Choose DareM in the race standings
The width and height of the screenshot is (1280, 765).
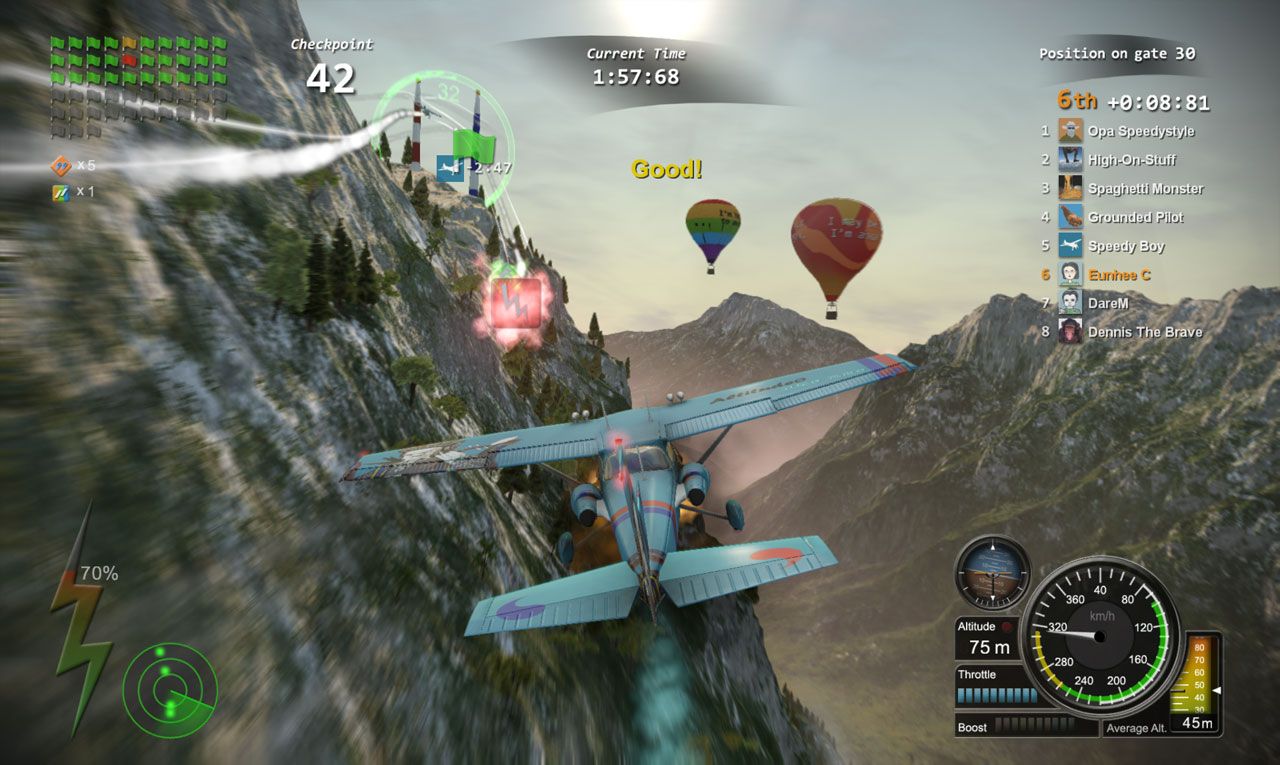1110,302
